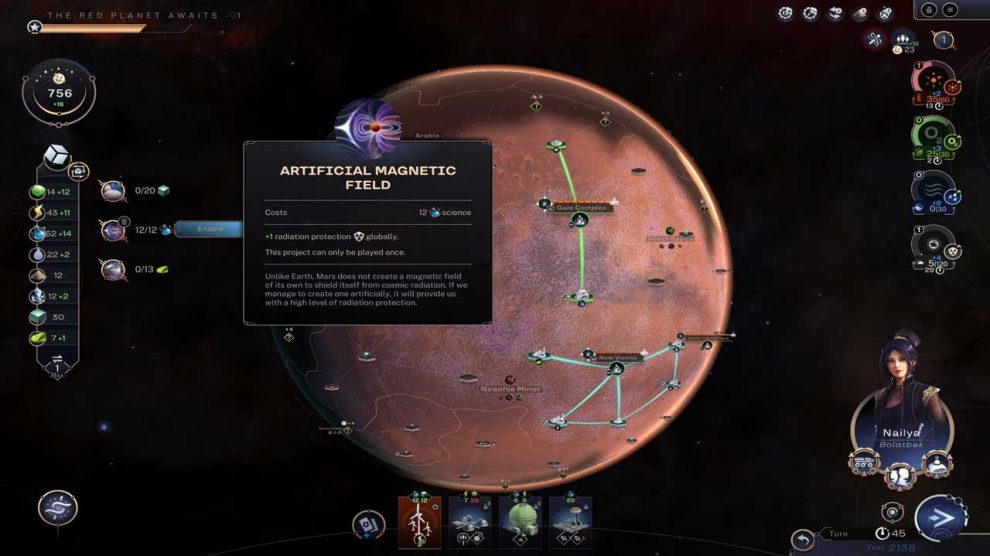
Task: Click the round swirl button at bottom left
Action: click(58, 508)
